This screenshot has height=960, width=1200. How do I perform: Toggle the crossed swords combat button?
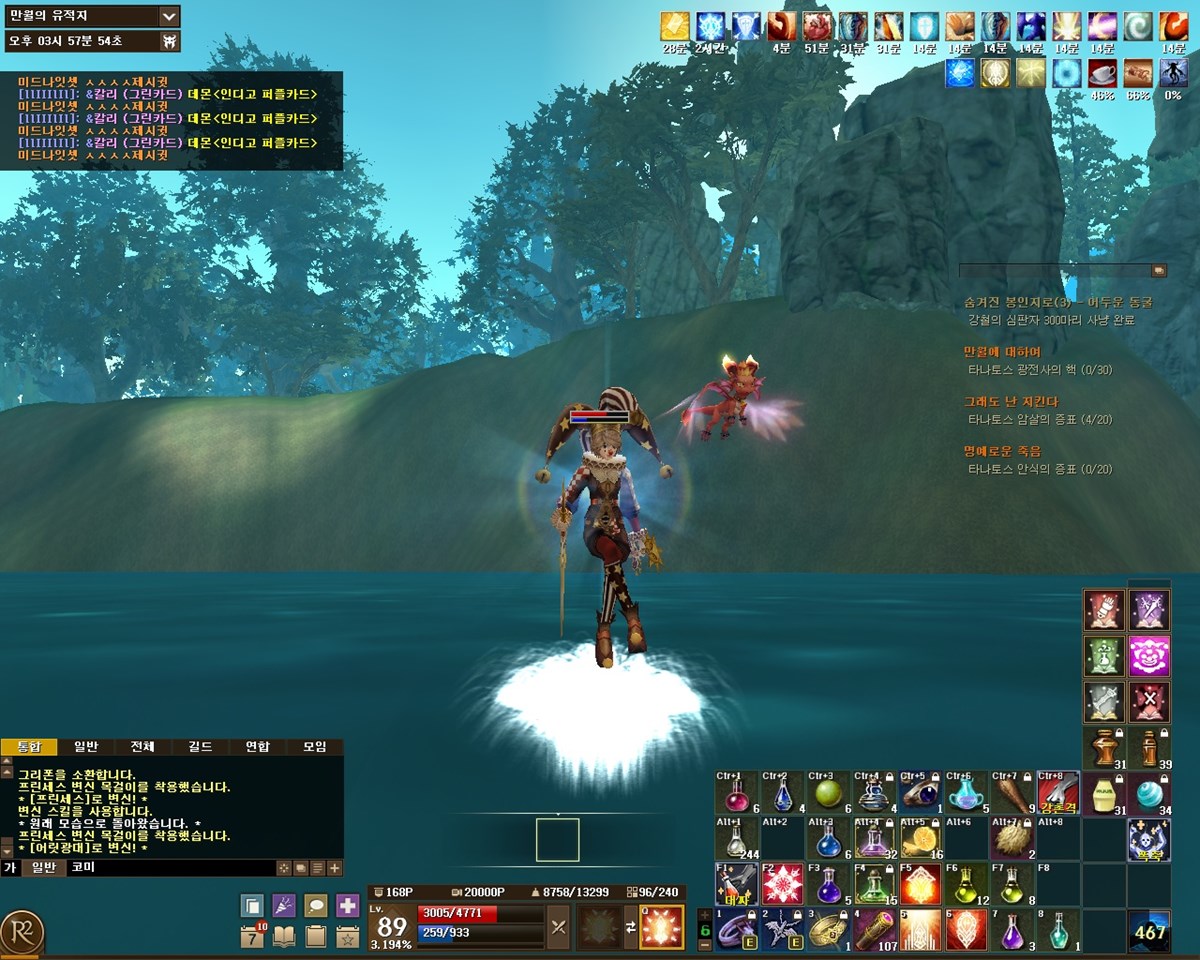tap(558, 927)
